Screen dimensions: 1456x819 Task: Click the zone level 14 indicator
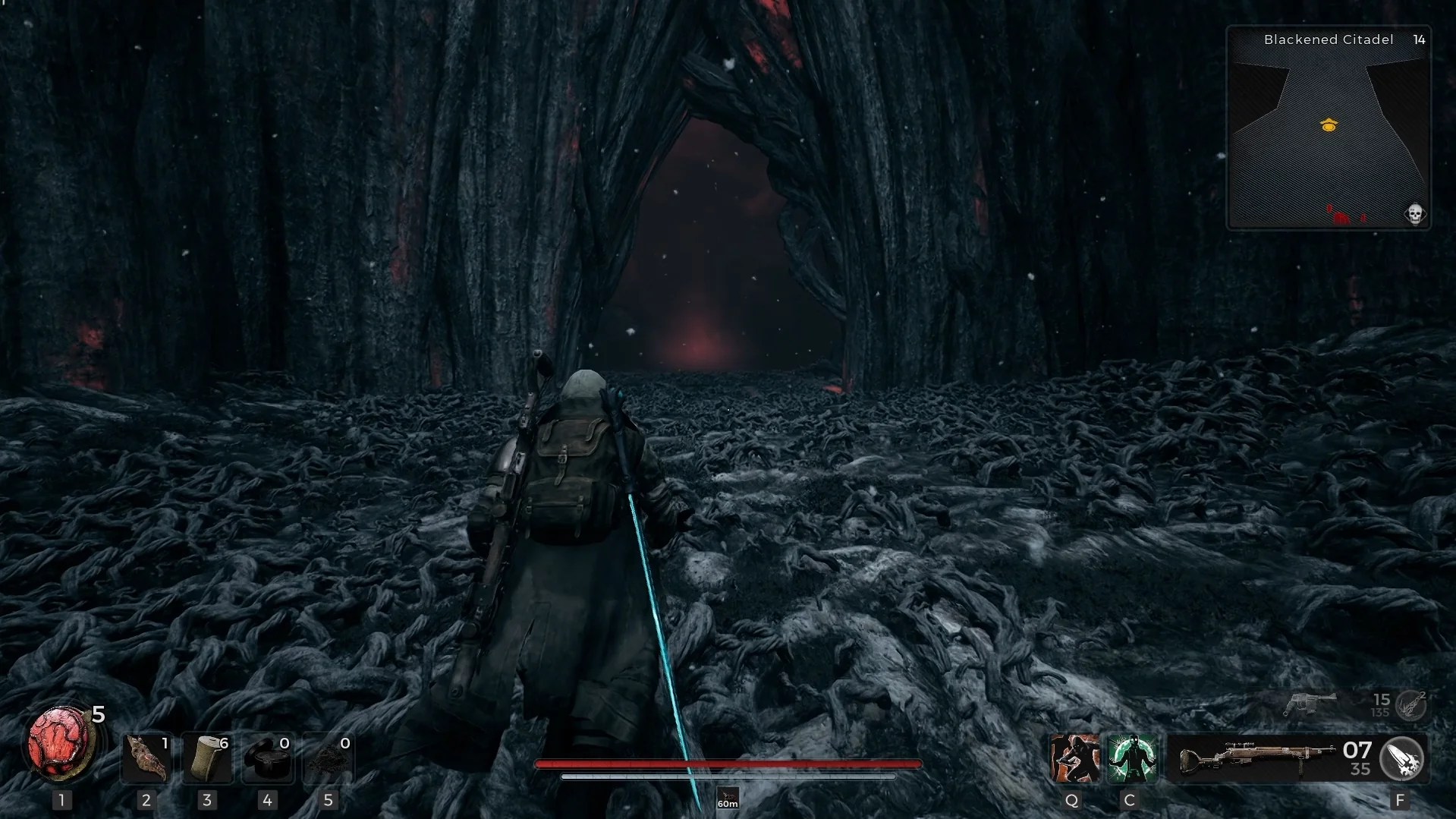coord(1418,39)
